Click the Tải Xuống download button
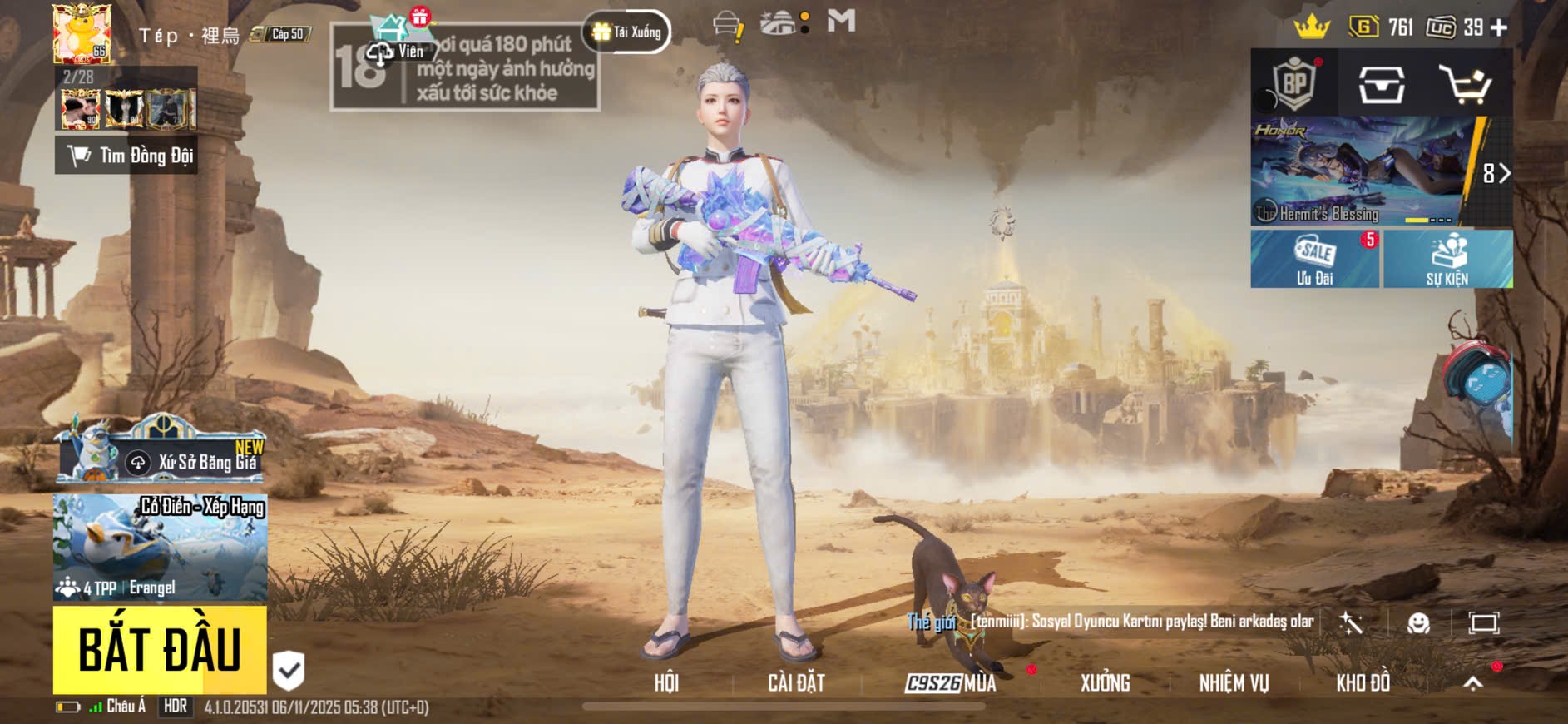This screenshot has height=724, width=1568. [627, 32]
